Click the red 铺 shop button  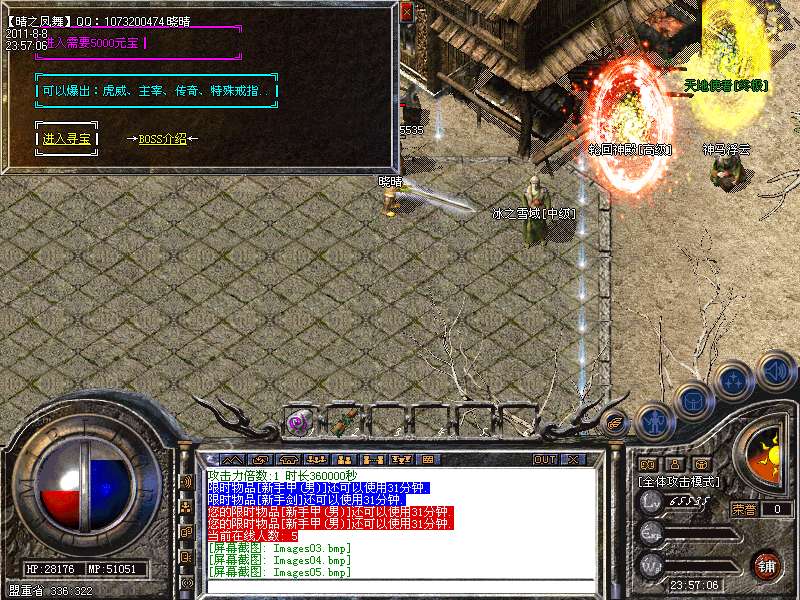(766, 564)
